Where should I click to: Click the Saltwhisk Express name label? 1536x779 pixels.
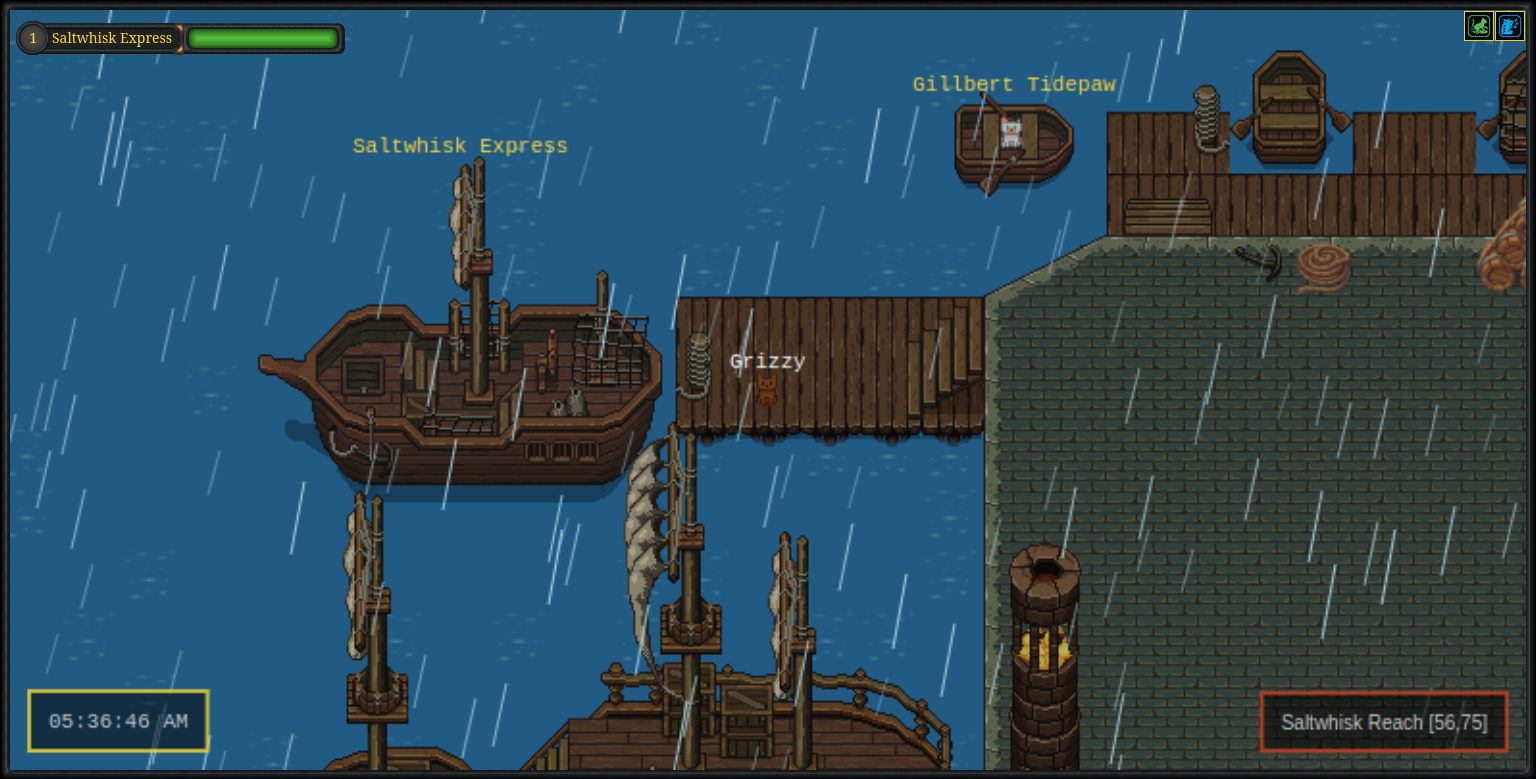click(459, 146)
